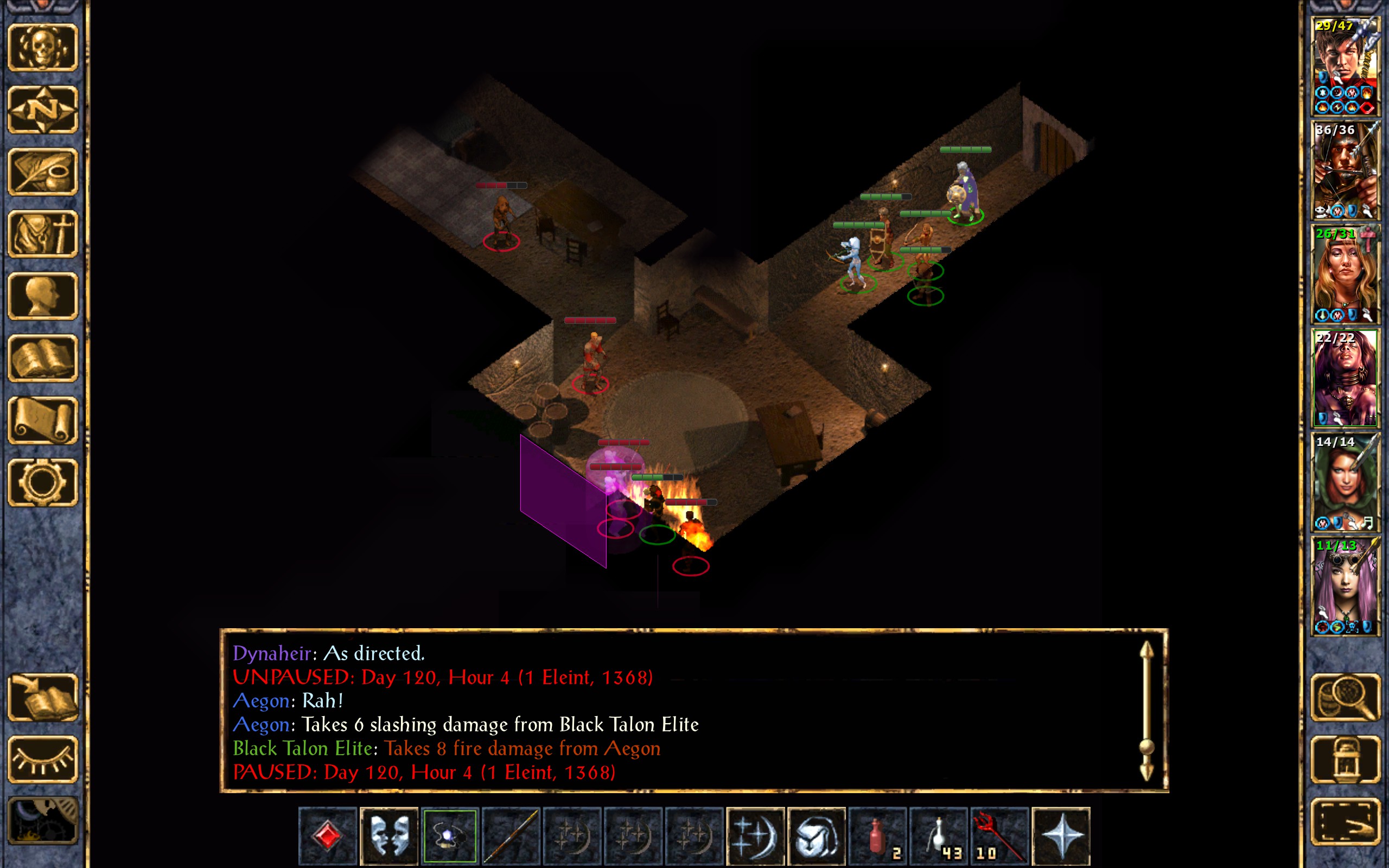1389x868 pixels.
Task: Activate the talk masks action button
Action: click(388, 835)
